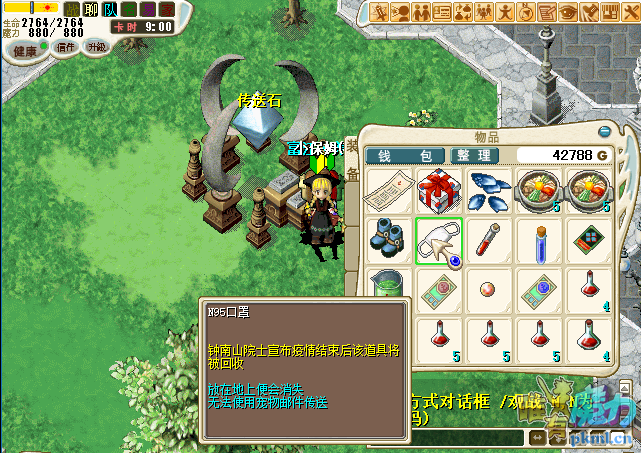Select the blue fish item slot
The image size is (641, 453).
pos(489,190)
